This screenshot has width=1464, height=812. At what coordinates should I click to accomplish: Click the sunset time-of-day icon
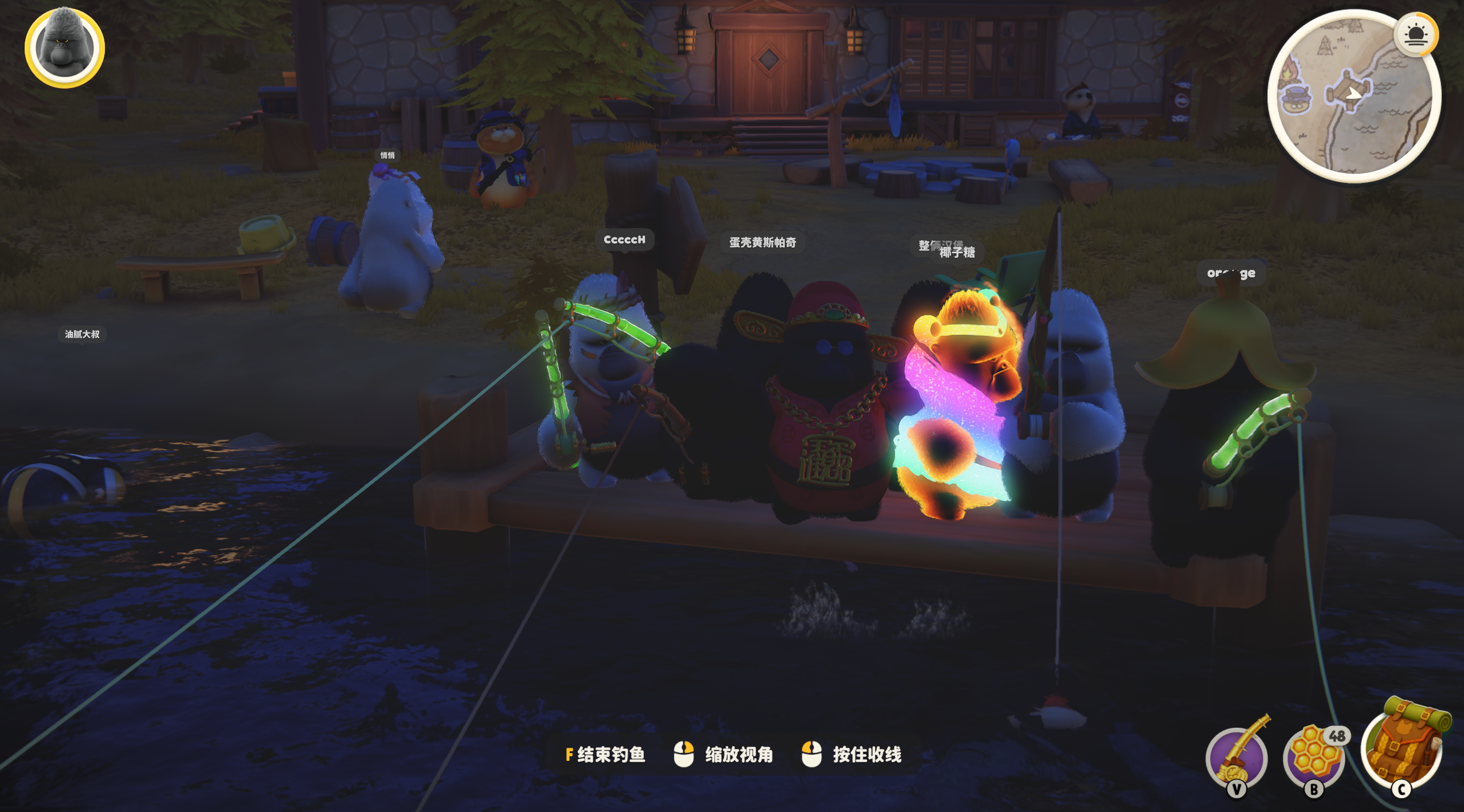click(x=1416, y=35)
